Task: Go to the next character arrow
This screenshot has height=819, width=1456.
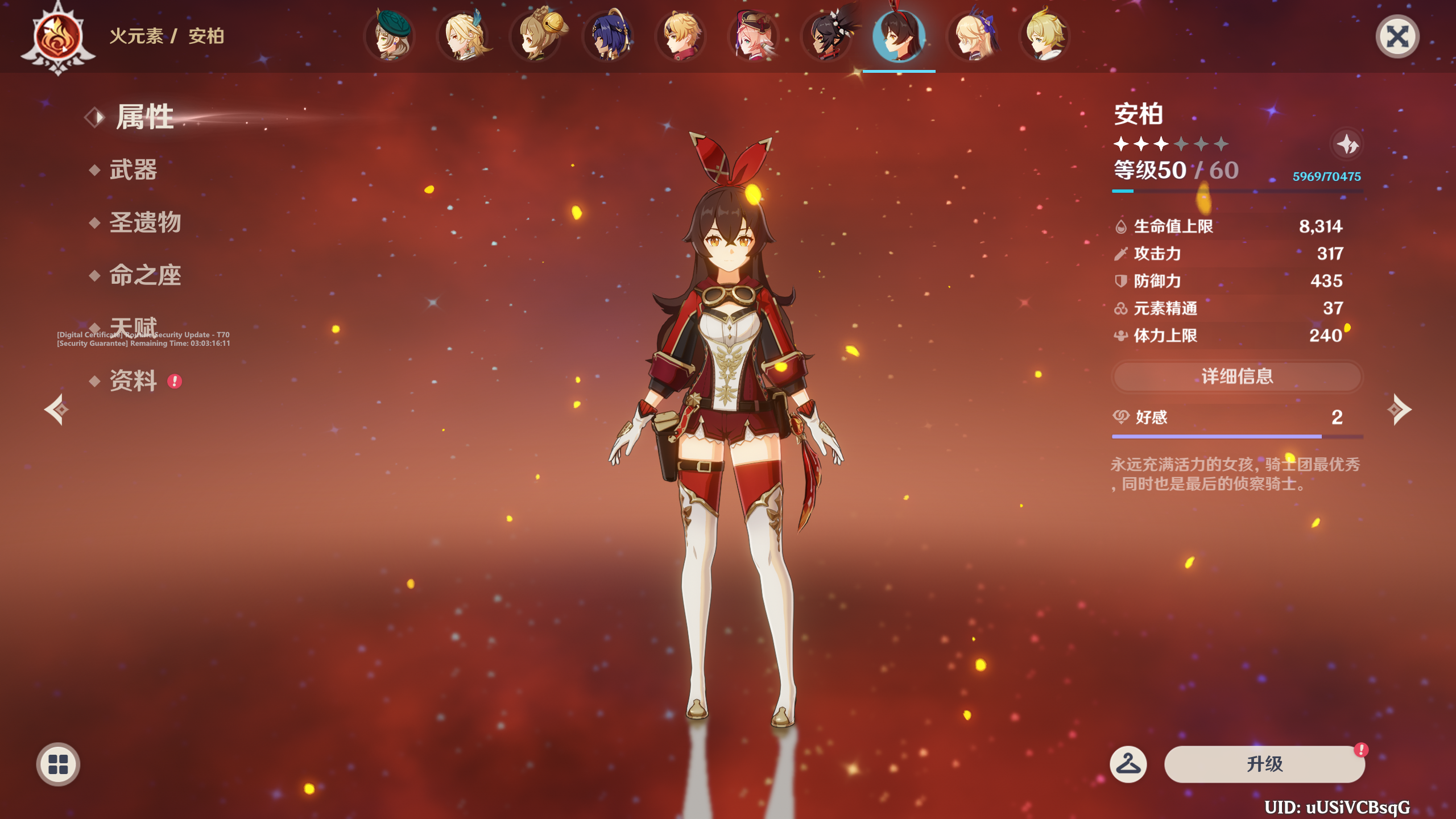Action: coord(1399,409)
